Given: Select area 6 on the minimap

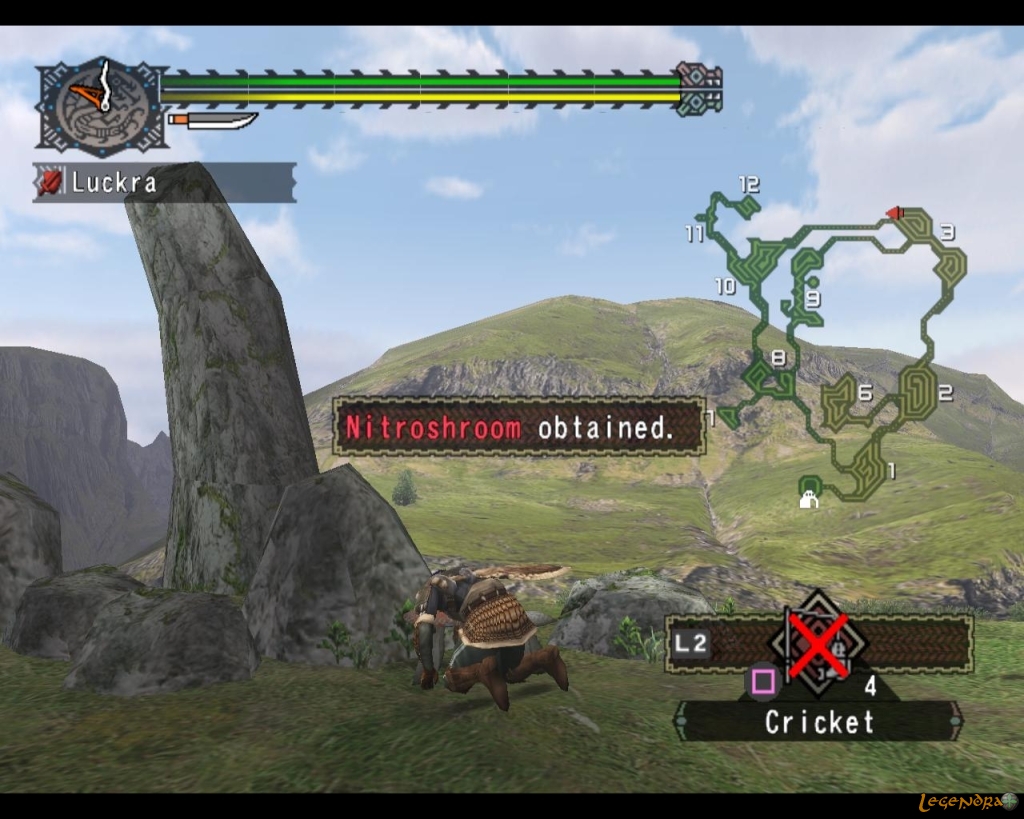Looking at the screenshot, I should pyautogui.click(x=864, y=393).
